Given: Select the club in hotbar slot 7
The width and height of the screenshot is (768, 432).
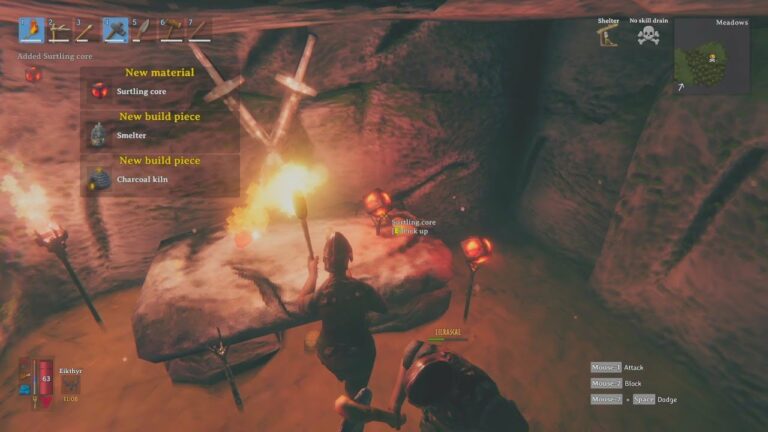Looking at the screenshot, I should [199, 31].
